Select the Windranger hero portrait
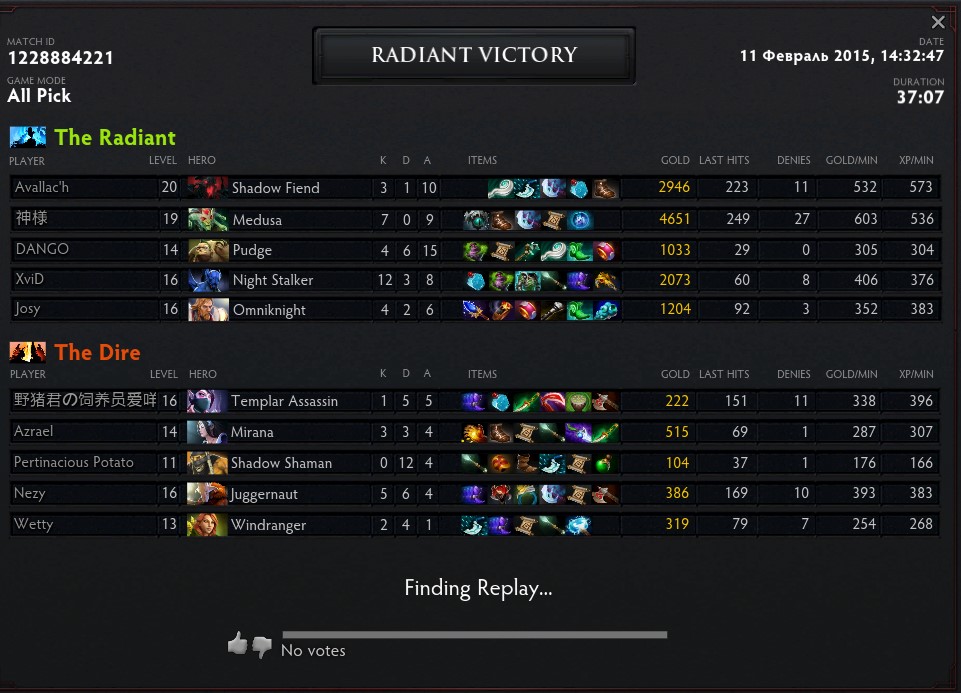961x693 pixels. coord(207,524)
